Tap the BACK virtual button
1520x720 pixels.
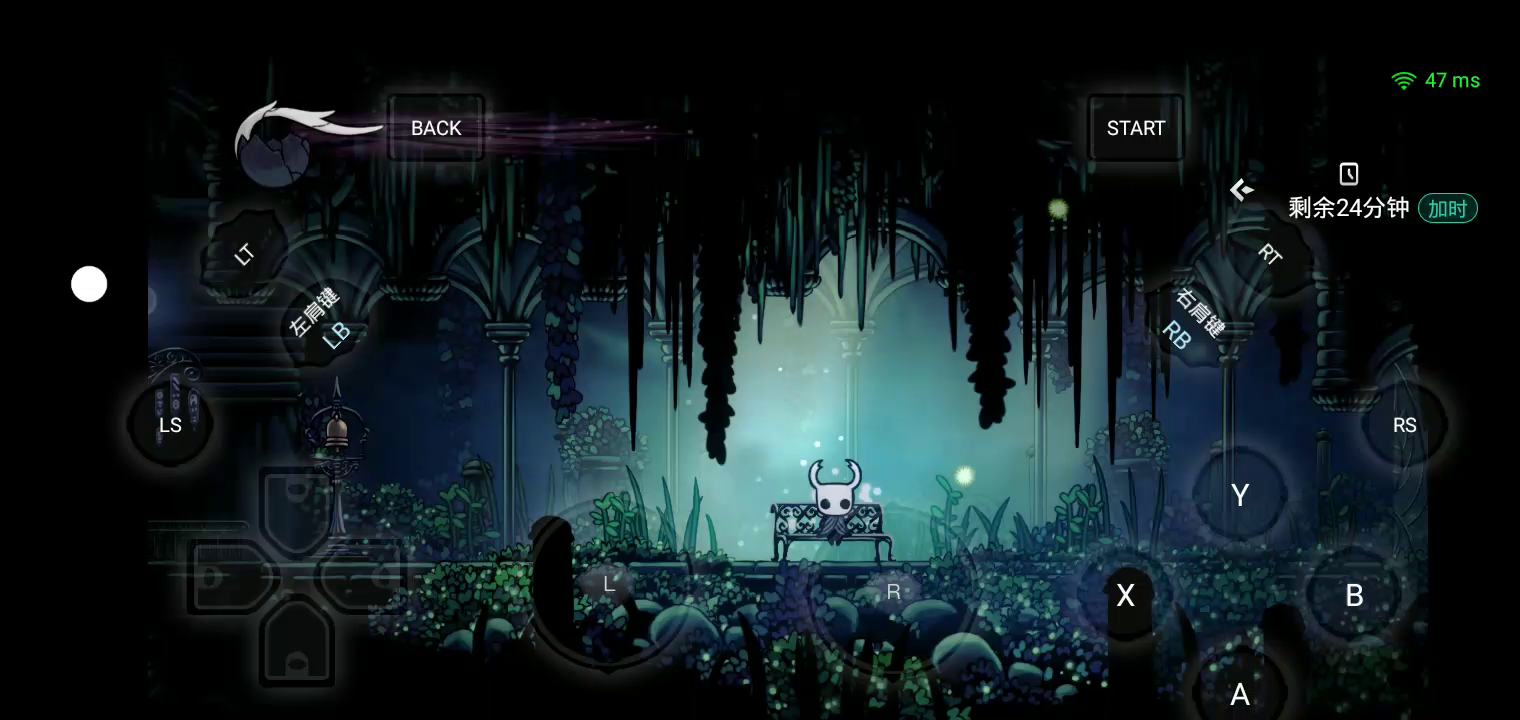click(436, 128)
